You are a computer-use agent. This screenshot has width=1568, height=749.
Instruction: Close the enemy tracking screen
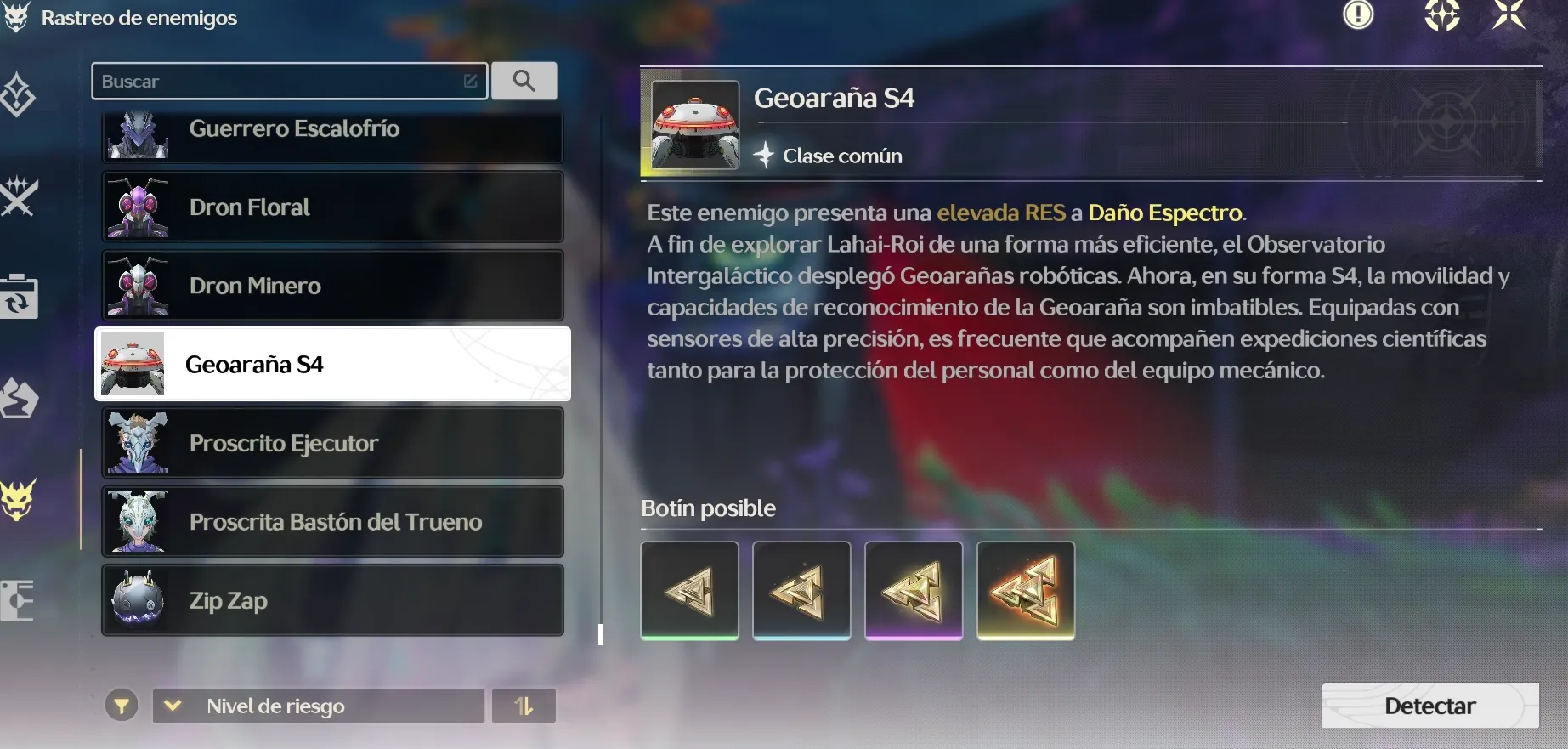1509,14
